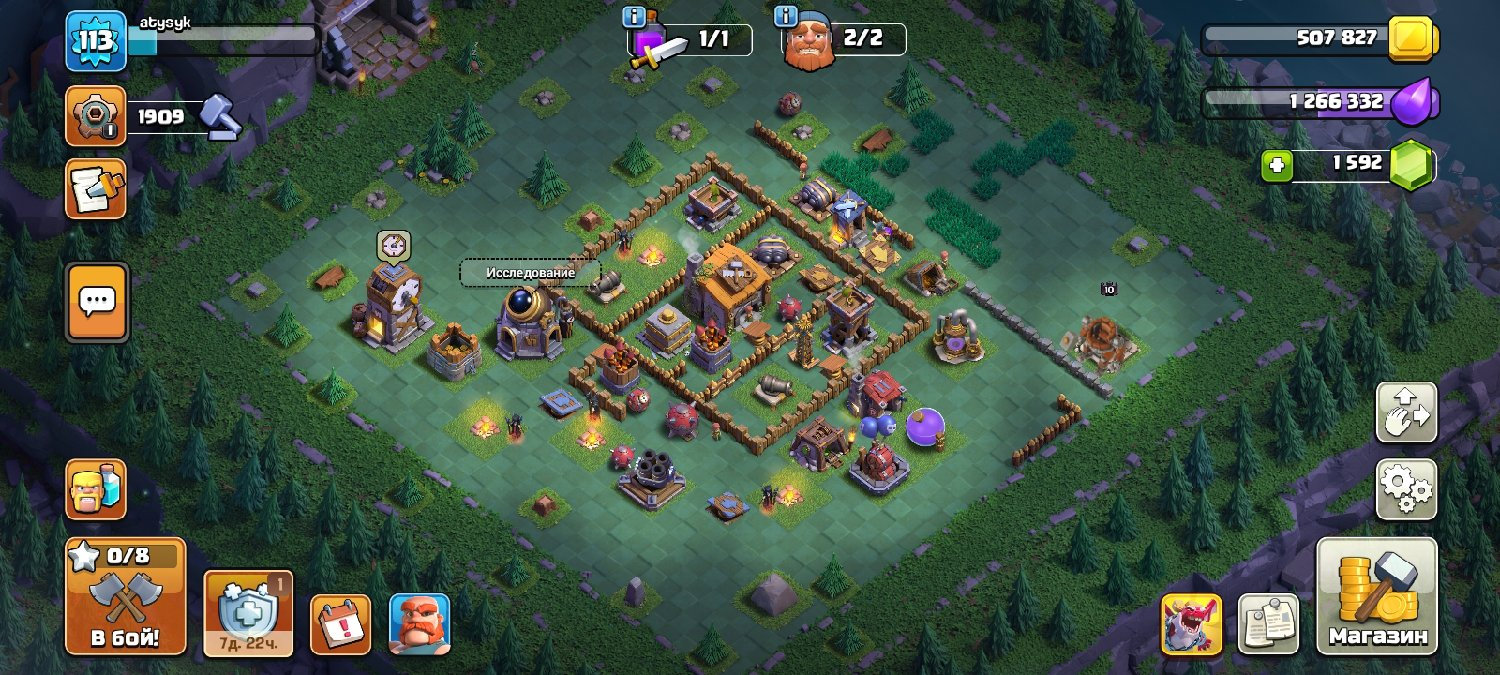
Task: Select the Исследование label over the laboratory
Action: (x=530, y=273)
